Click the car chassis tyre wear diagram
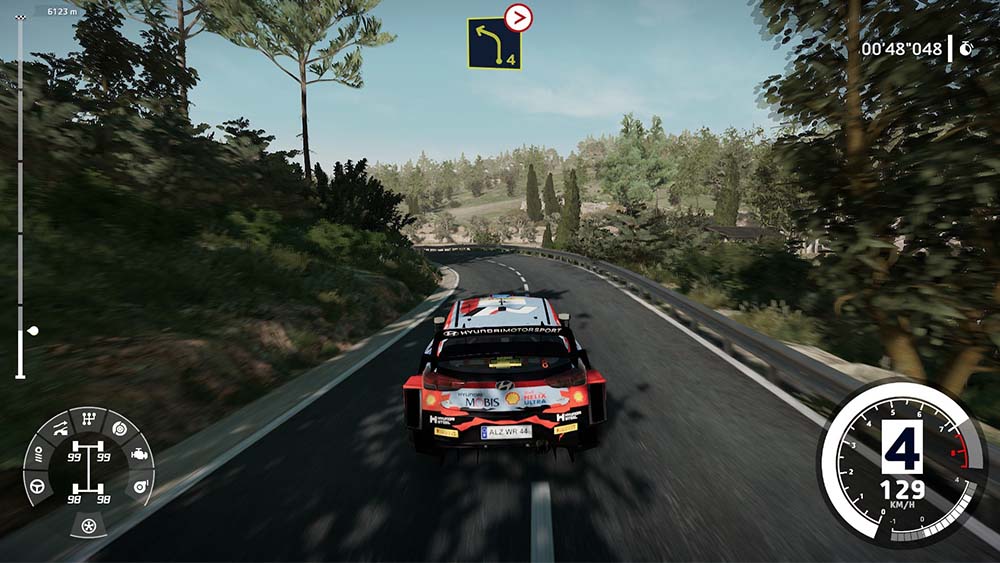The height and width of the screenshot is (563, 1000). (x=89, y=471)
